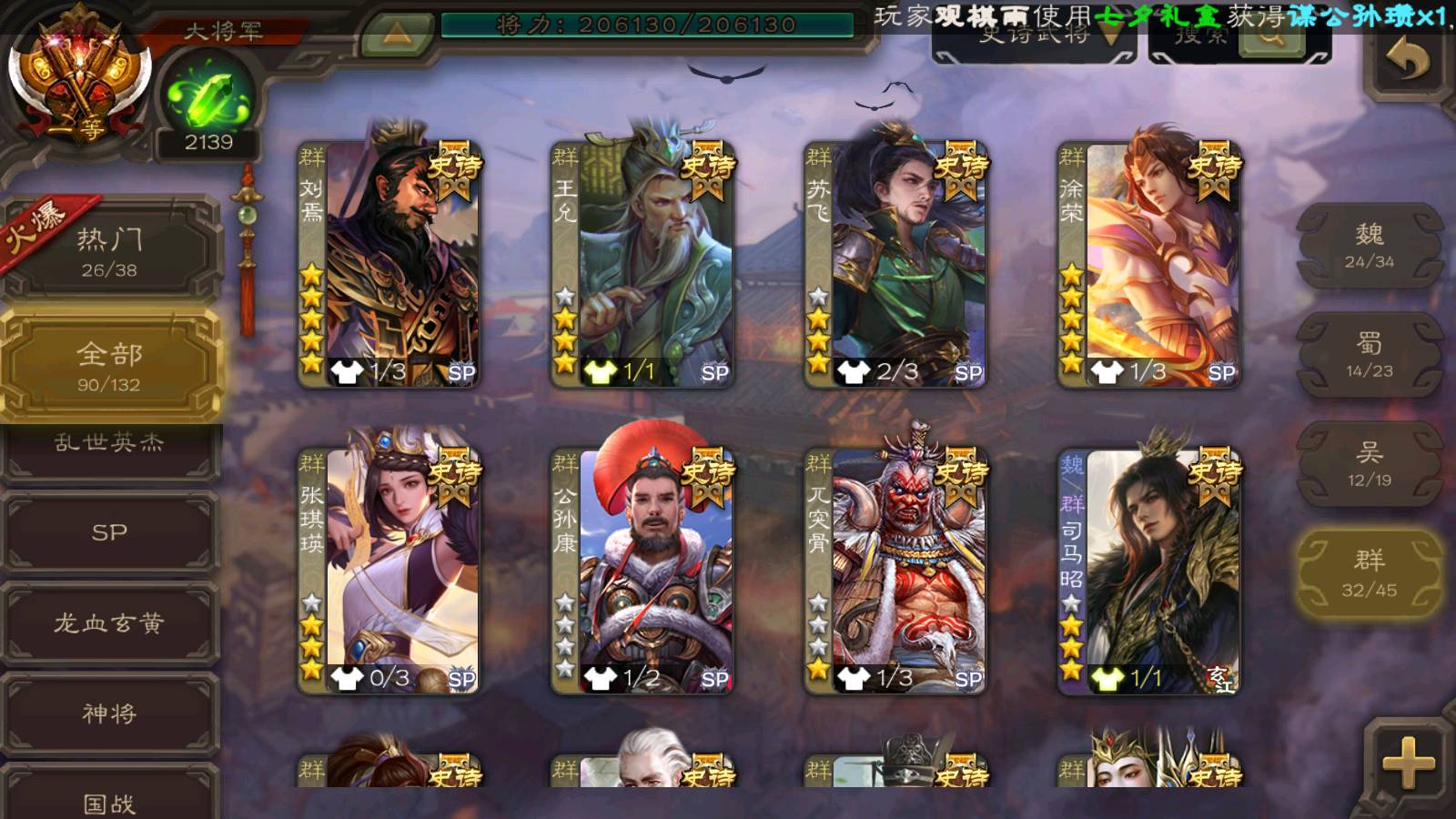This screenshot has width=1456, height=819.
Task: Filter generals by 蜀 faction
Action: click(x=1369, y=355)
